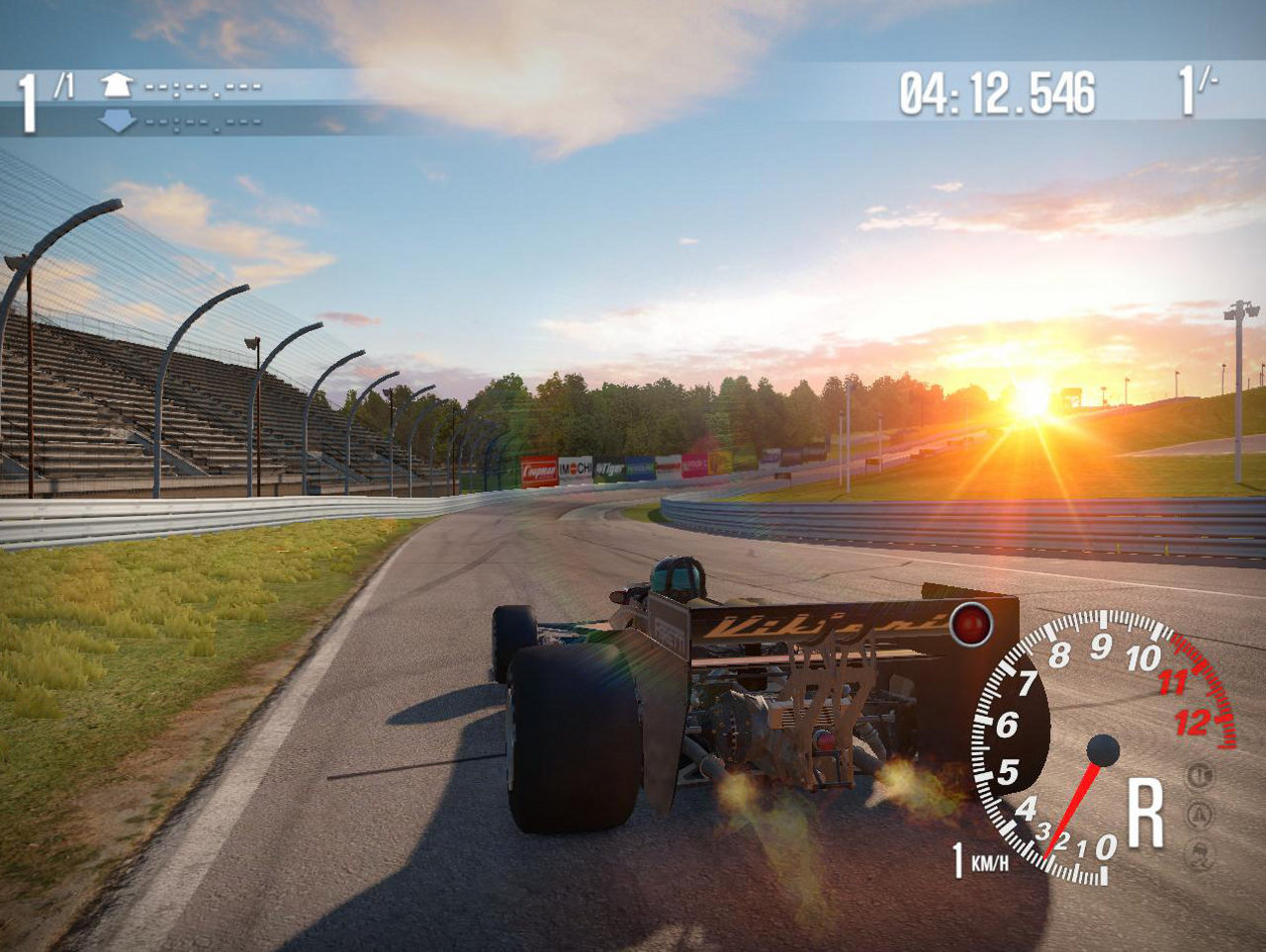
Task: Click the traction control indicator icon
Action: [x=1200, y=815]
